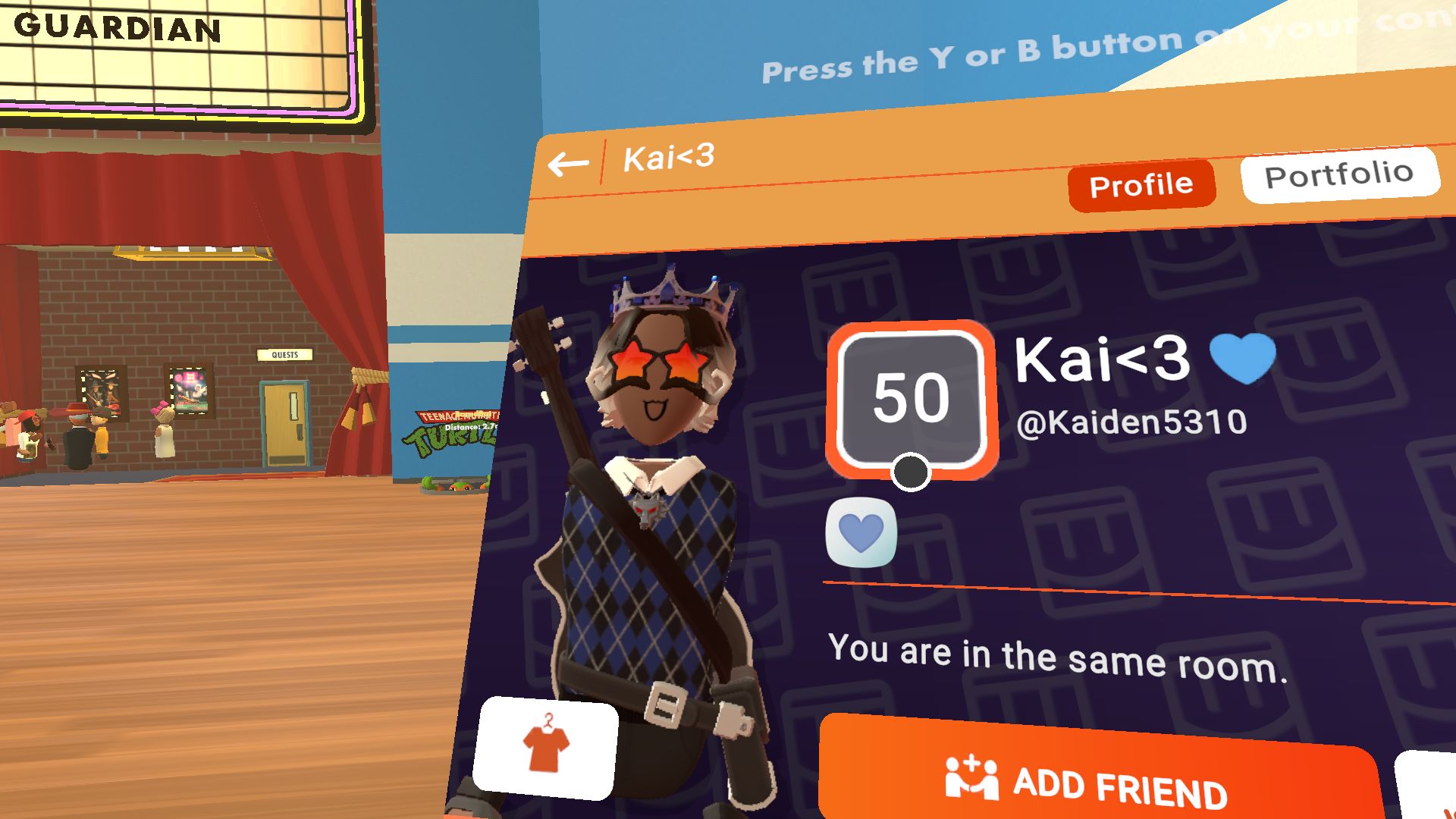Stay on the Profile tab

(x=1141, y=184)
